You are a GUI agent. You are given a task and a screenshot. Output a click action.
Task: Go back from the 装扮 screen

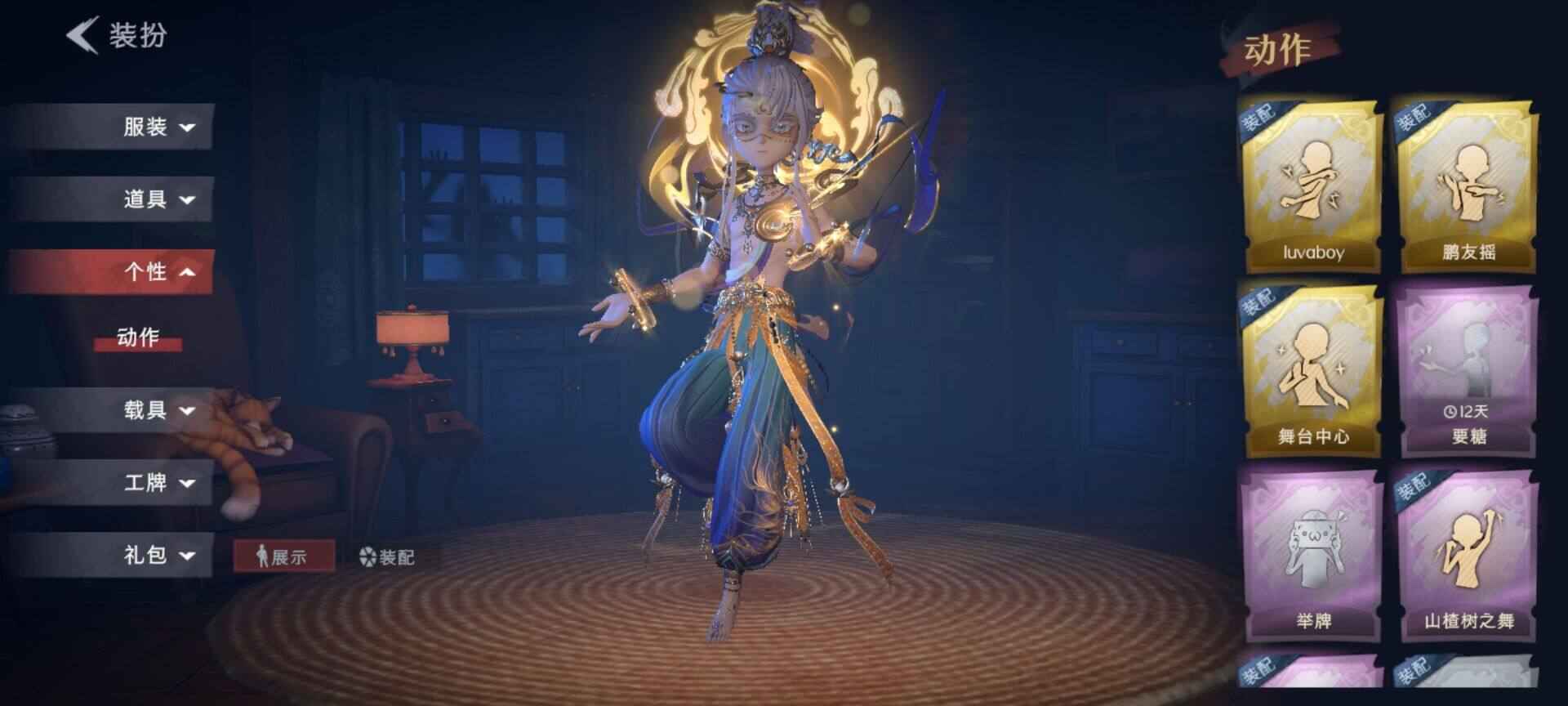pos(83,36)
